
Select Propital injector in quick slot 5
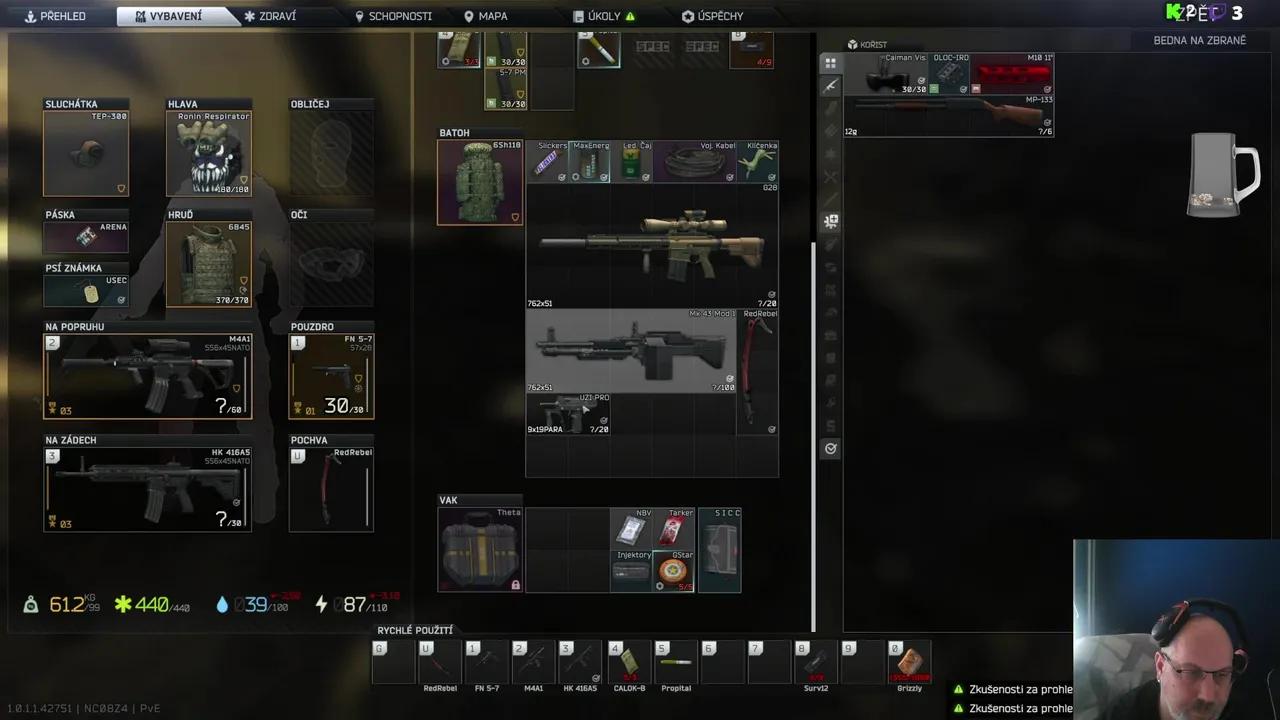tap(675, 662)
